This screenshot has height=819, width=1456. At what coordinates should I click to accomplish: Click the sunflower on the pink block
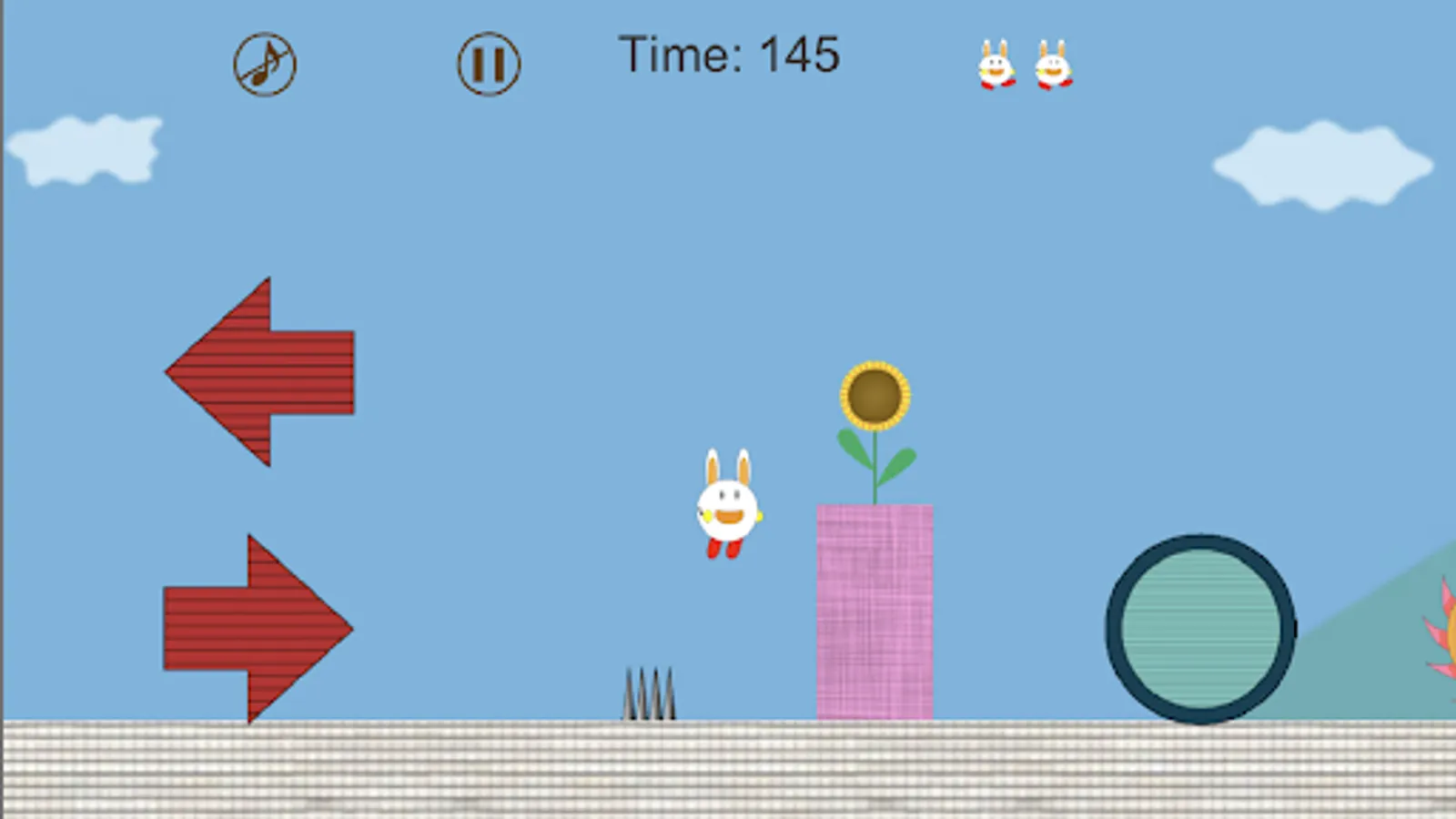(875, 396)
